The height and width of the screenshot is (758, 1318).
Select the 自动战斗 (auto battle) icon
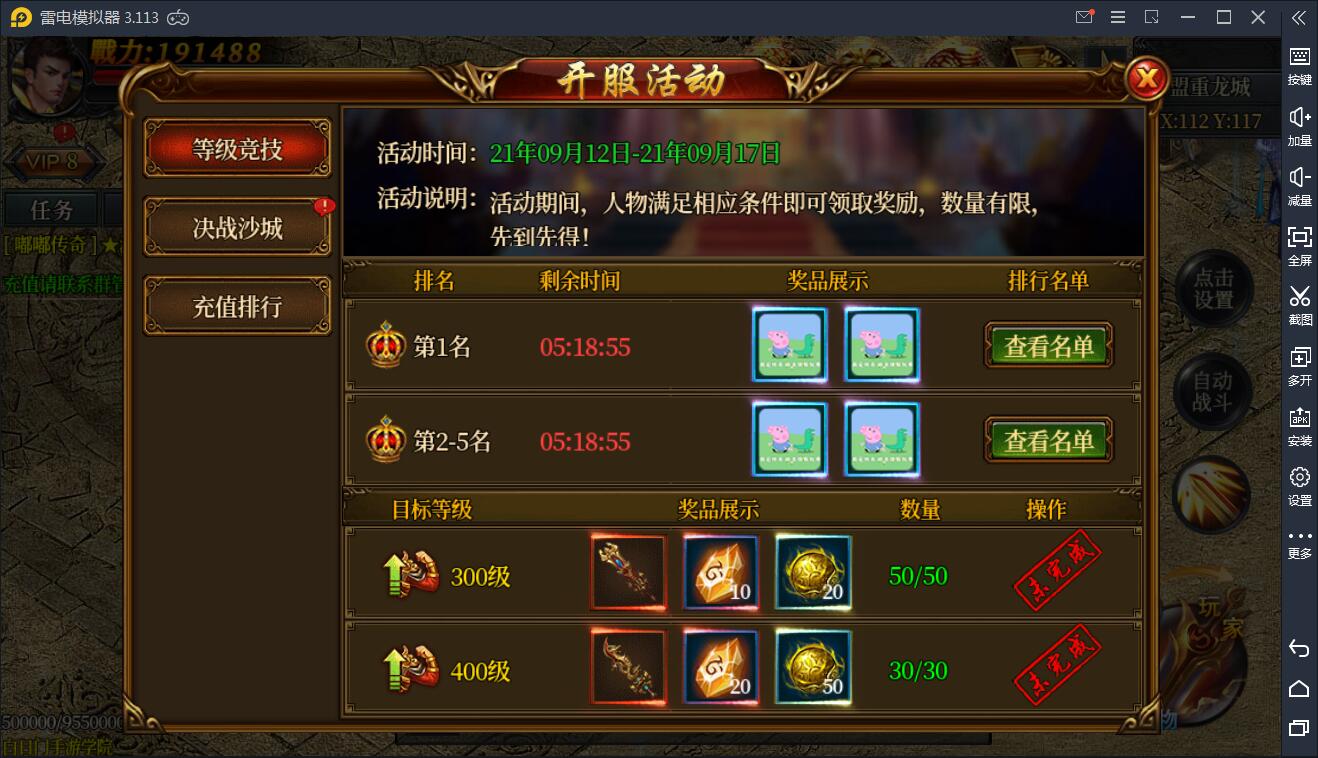click(1211, 391)
